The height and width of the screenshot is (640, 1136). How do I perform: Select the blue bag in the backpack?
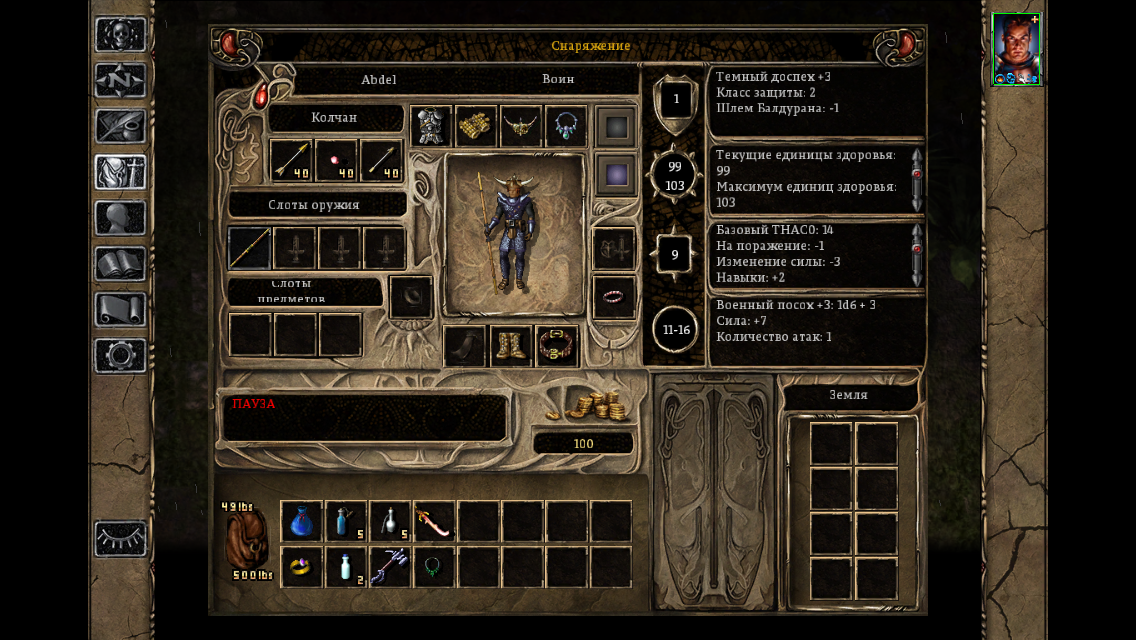click(x=302, y=521)
